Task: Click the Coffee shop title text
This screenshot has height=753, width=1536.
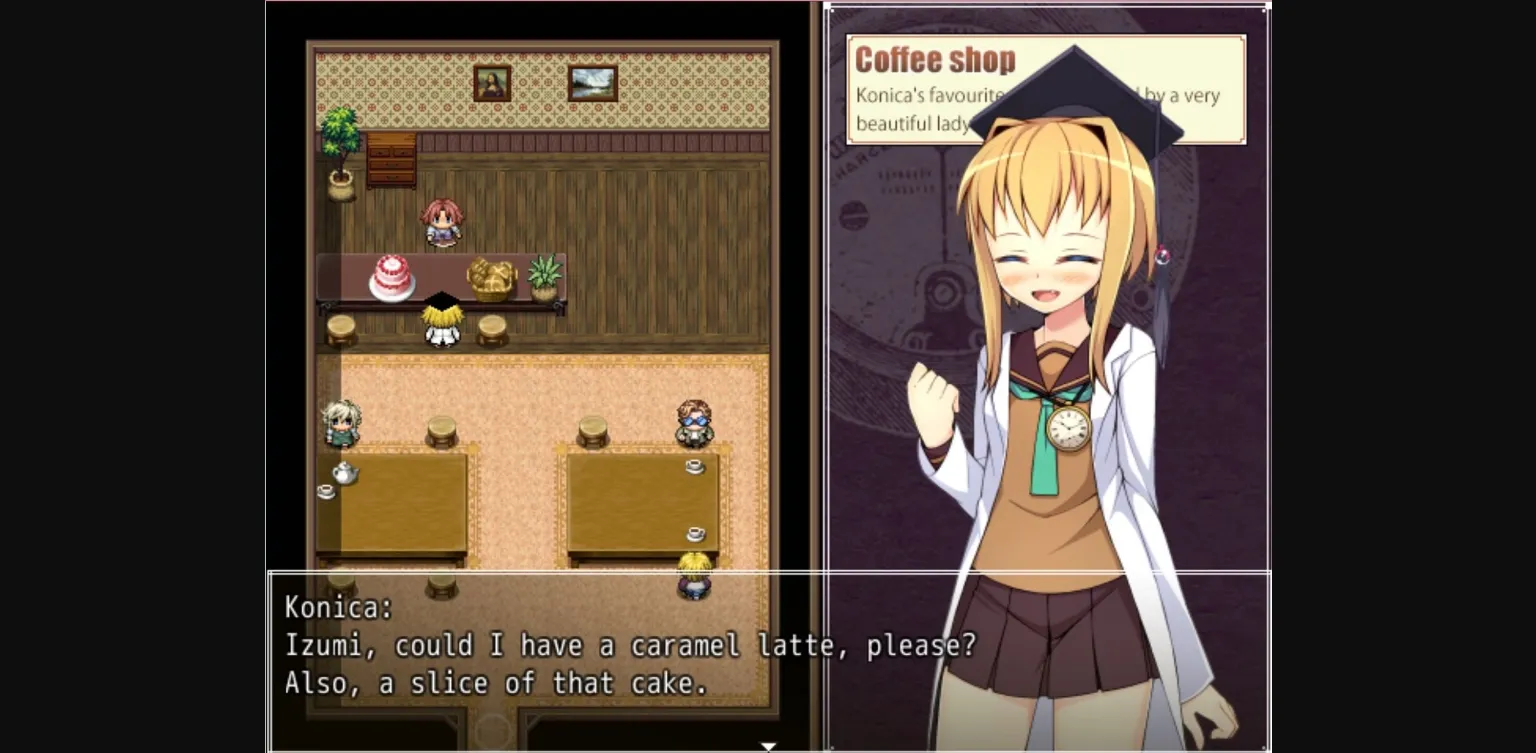Action: click(x=934, y=60)
